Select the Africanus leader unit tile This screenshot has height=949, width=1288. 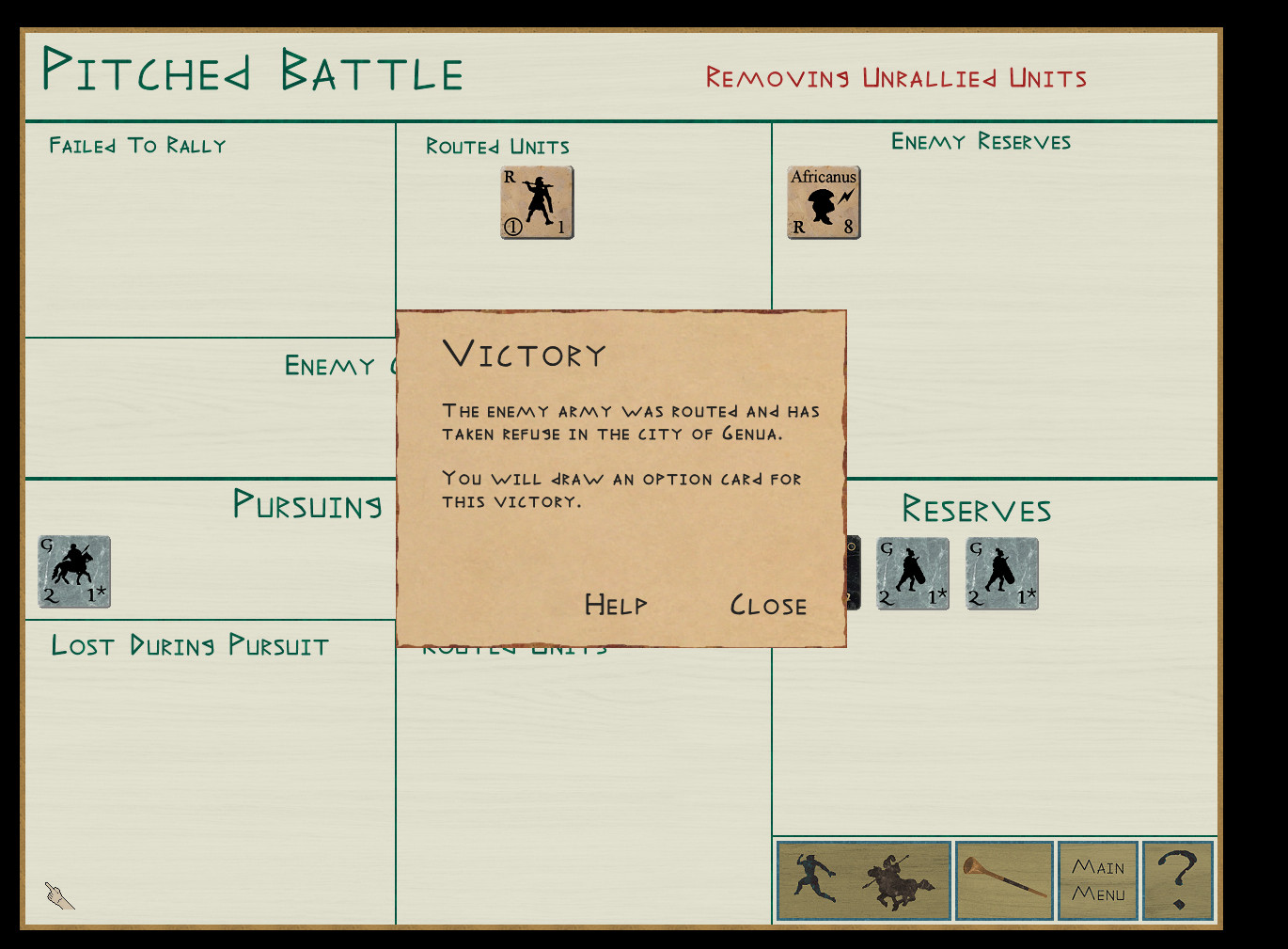824,202
